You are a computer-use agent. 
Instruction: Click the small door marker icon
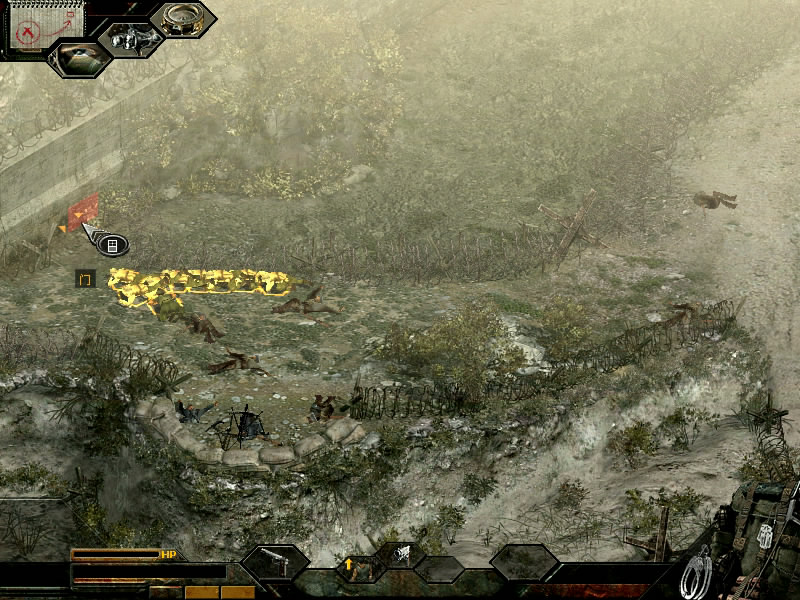click(85, 278)
